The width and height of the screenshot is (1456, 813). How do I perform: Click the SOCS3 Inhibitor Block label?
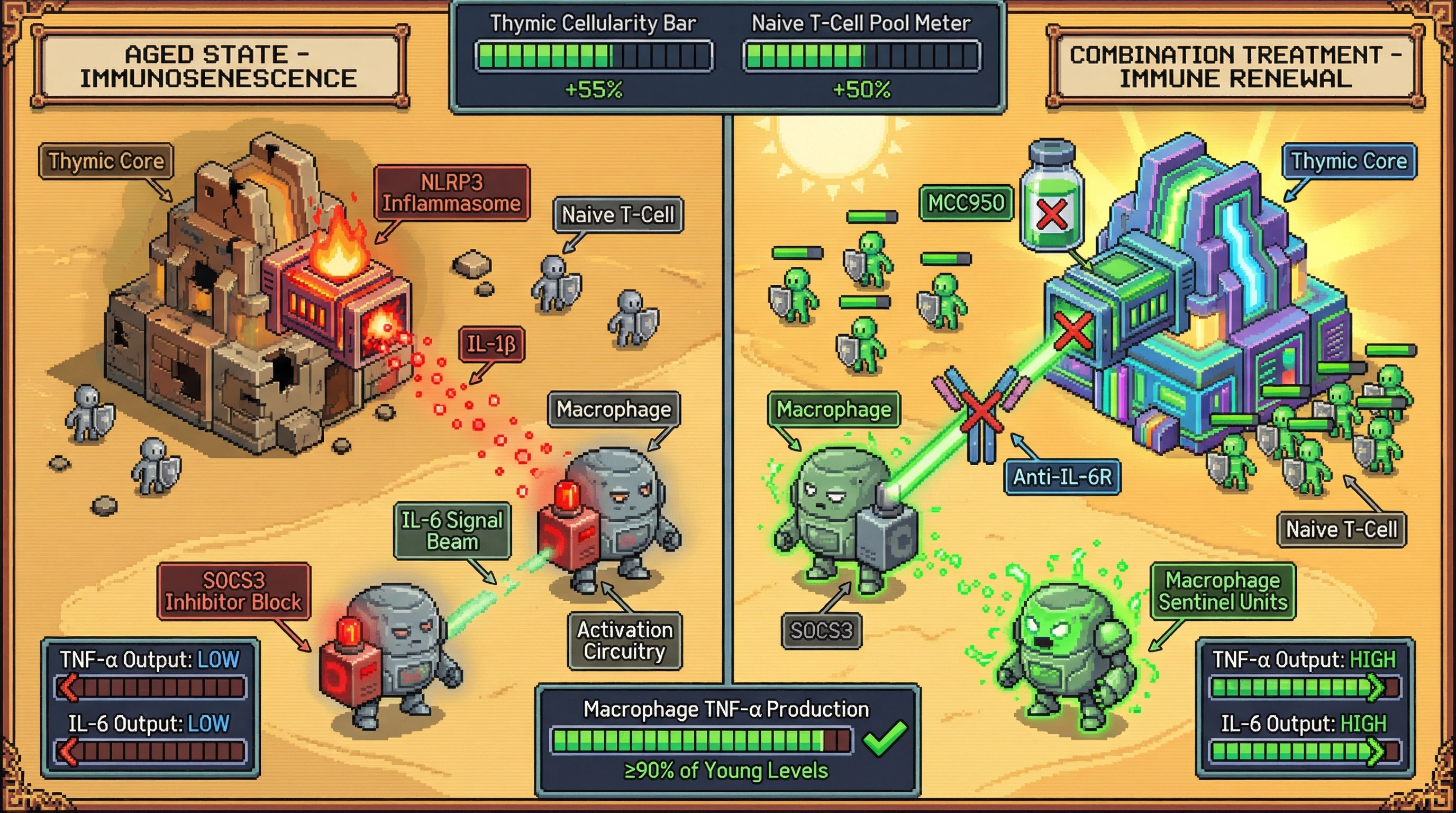pos(233,591)
